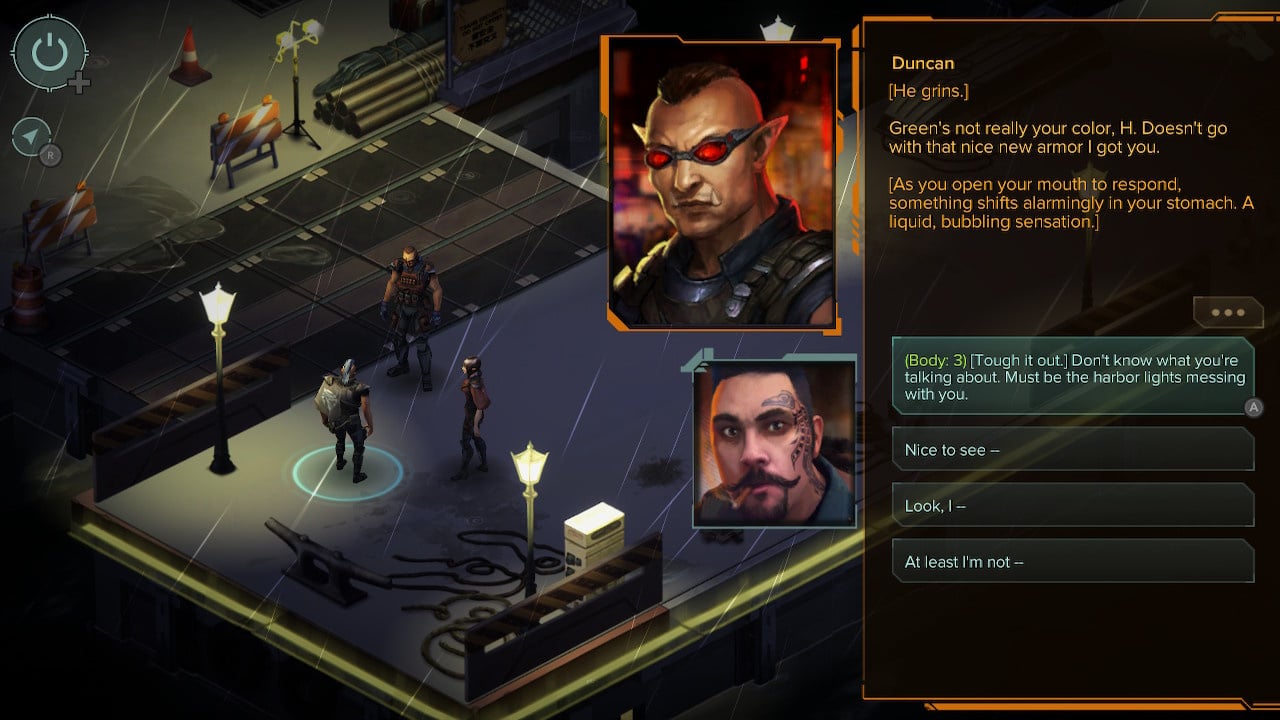This screenshot has height=720, width=1280.
Task: Select the (Body: 3) tough it out response
Action: [1070, 378]
